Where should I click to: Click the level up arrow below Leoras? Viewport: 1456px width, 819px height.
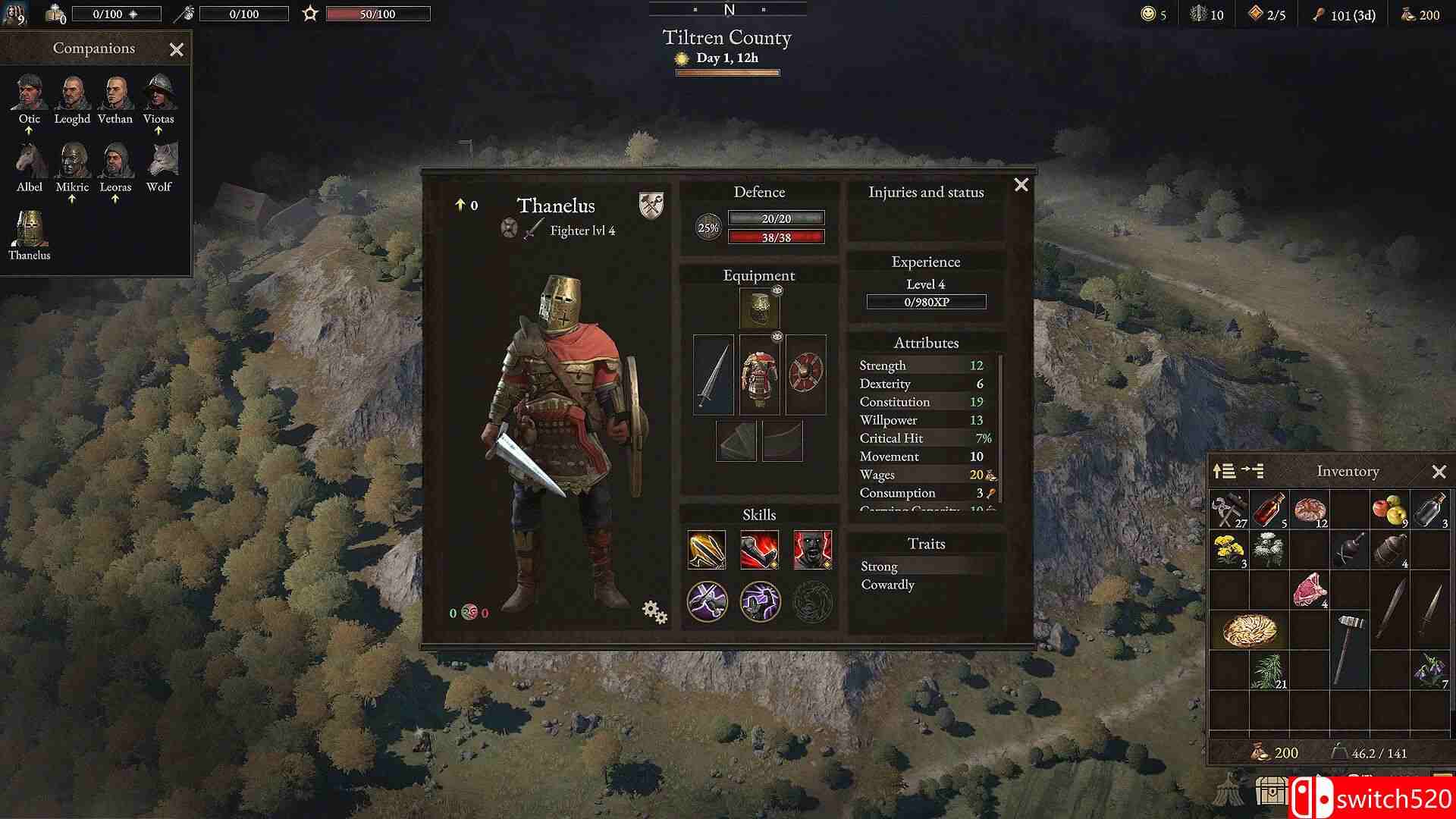pos(115,199)
